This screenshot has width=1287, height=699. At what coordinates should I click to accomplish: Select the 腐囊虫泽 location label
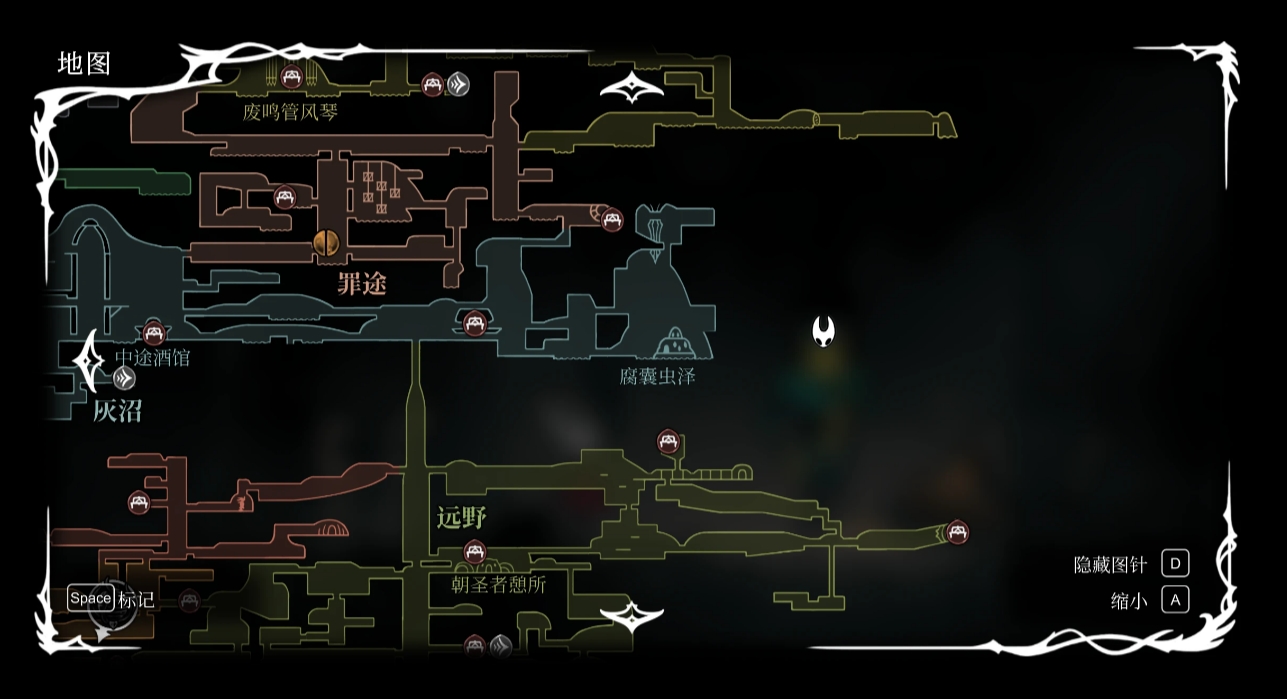click(657, 376)
